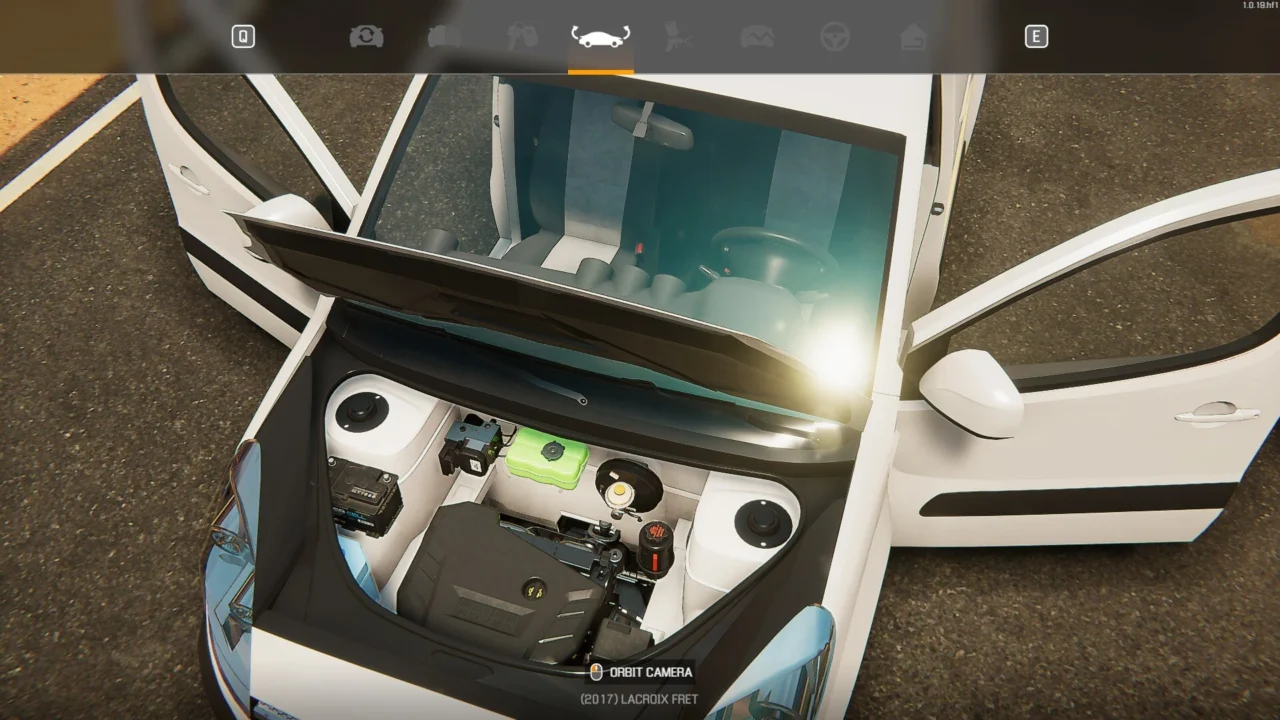Select the highlighted car orbit view tab
Viewport: 1280px width, 720px height.
coord(601,37)
